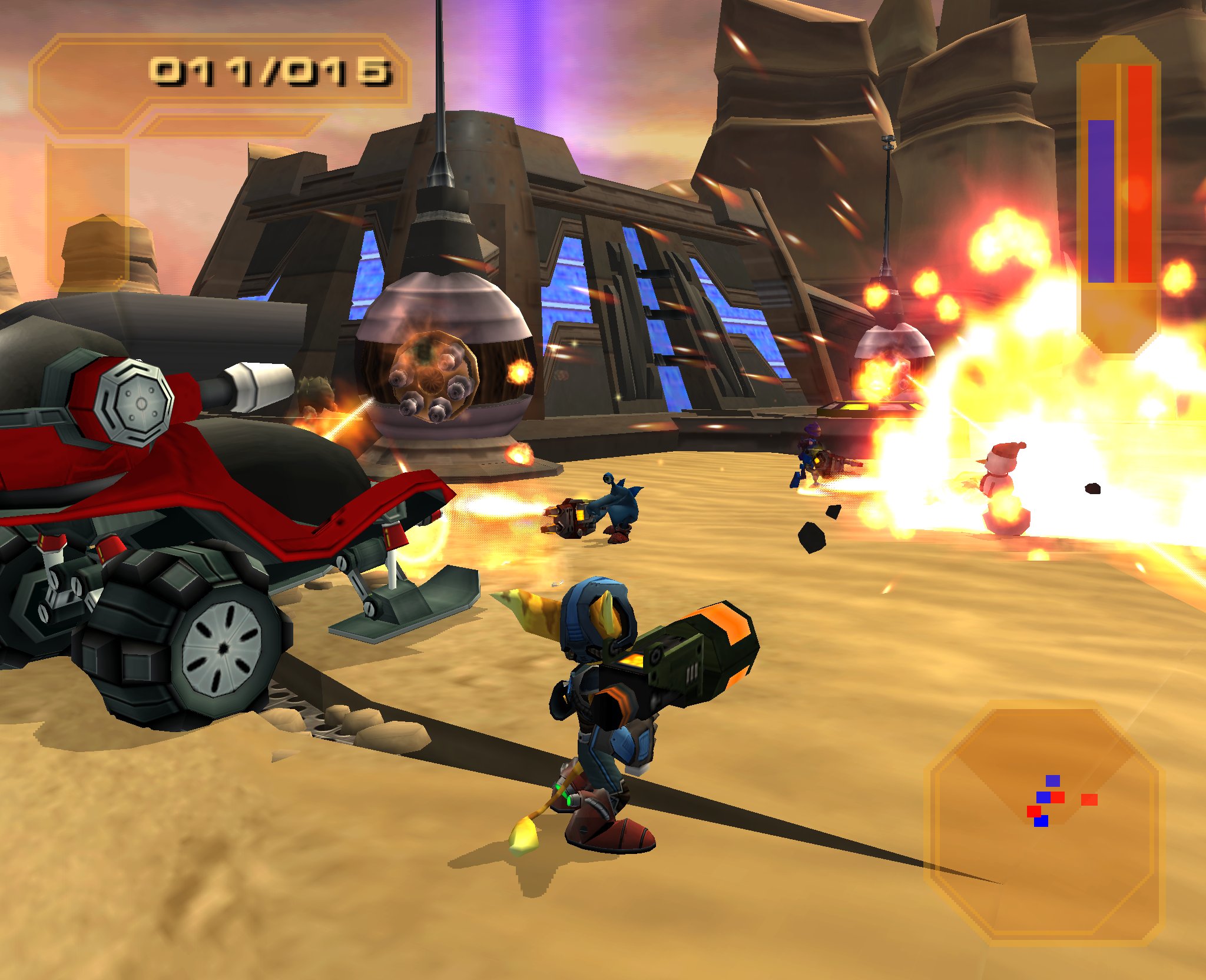The width and height of the screenshot is (1206, 980).
Task: Click the antenna spire atop the turret sphere
Action: point(439,88)
